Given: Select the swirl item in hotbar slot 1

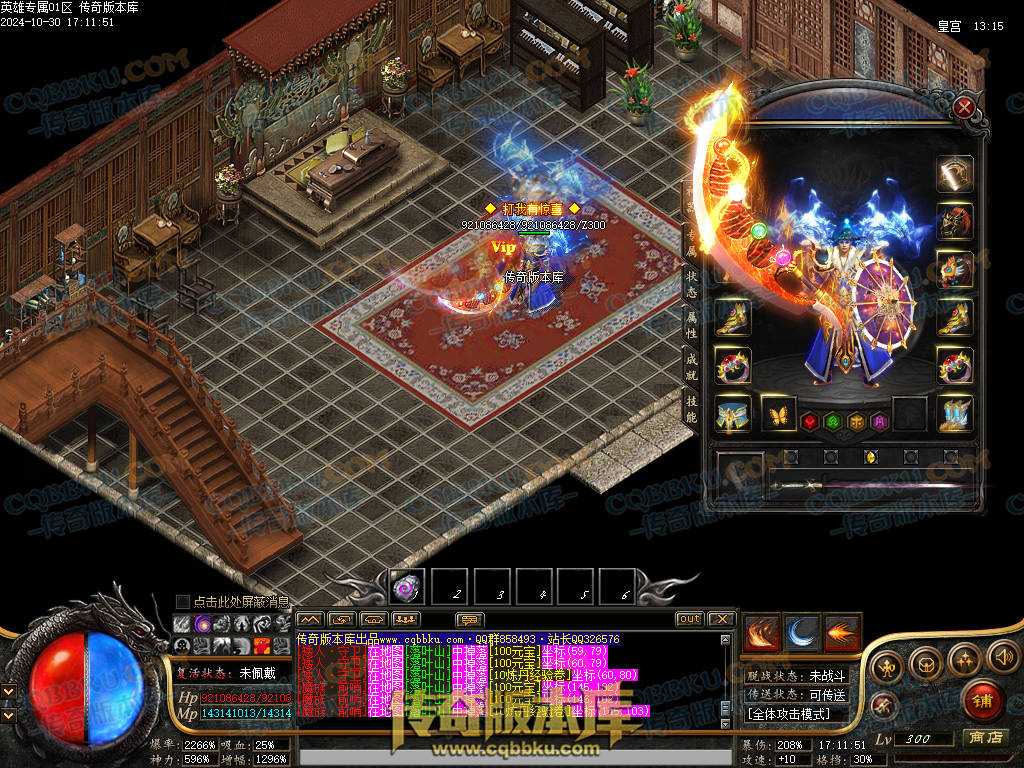Looking at the screenshot, I should coord(407,586).
